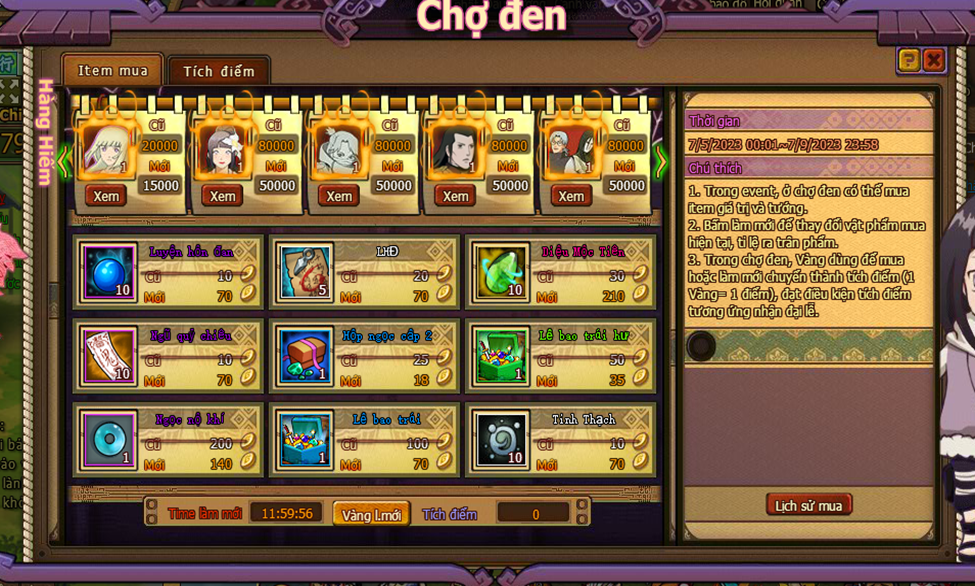This screenshot has width=975, height=586.
Task: Buy the Tinh Thạch swirl stone
Action: (x=501, y=440)
